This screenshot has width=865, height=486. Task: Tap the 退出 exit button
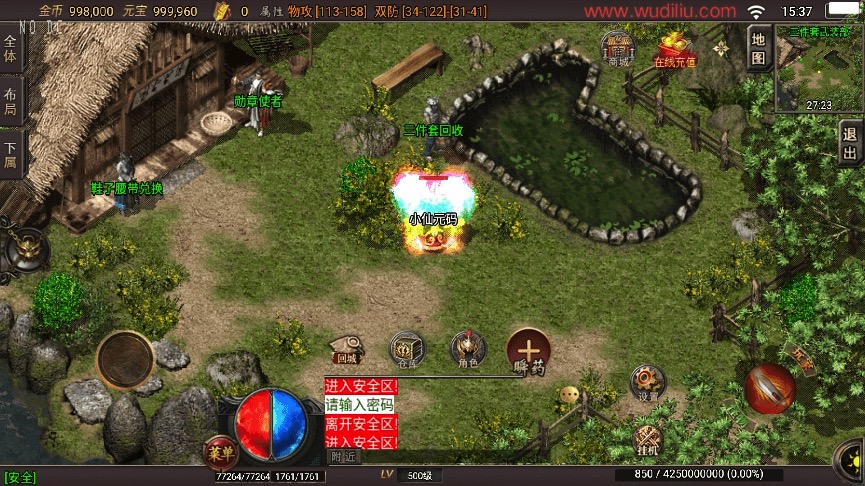851,144
